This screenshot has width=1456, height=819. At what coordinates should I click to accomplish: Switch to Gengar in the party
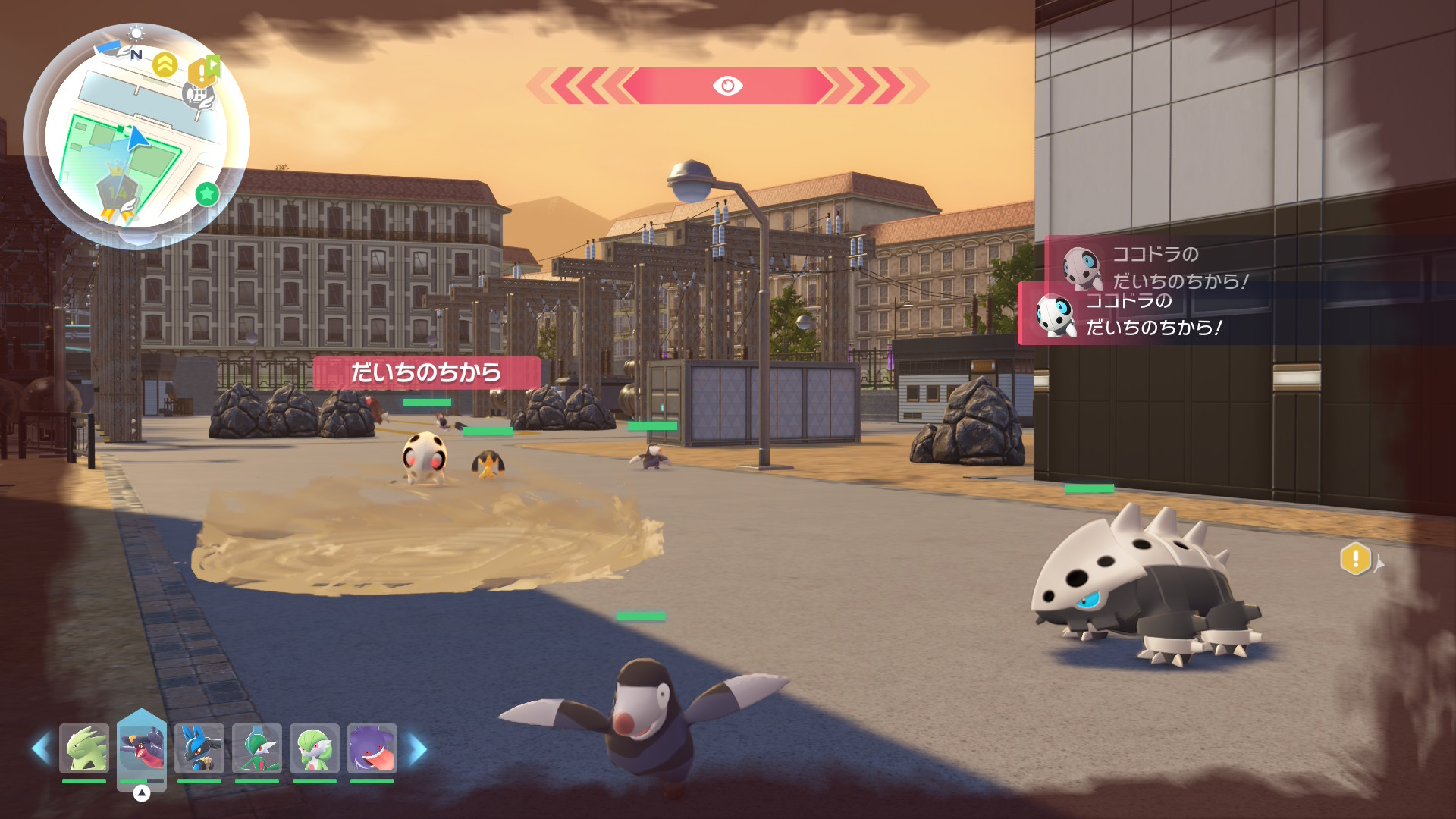tap(372, 748)
